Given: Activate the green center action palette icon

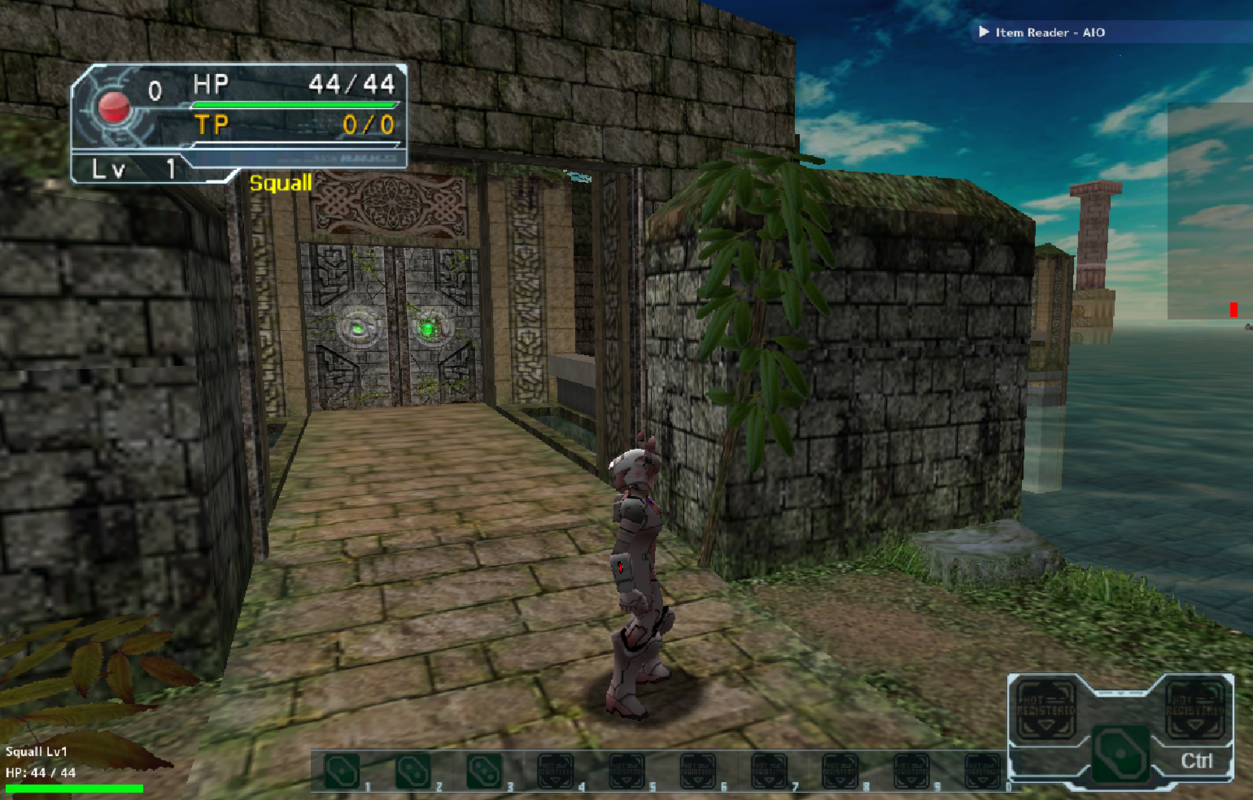Looking at the screenshot, I should click(x=1120, y=753).
